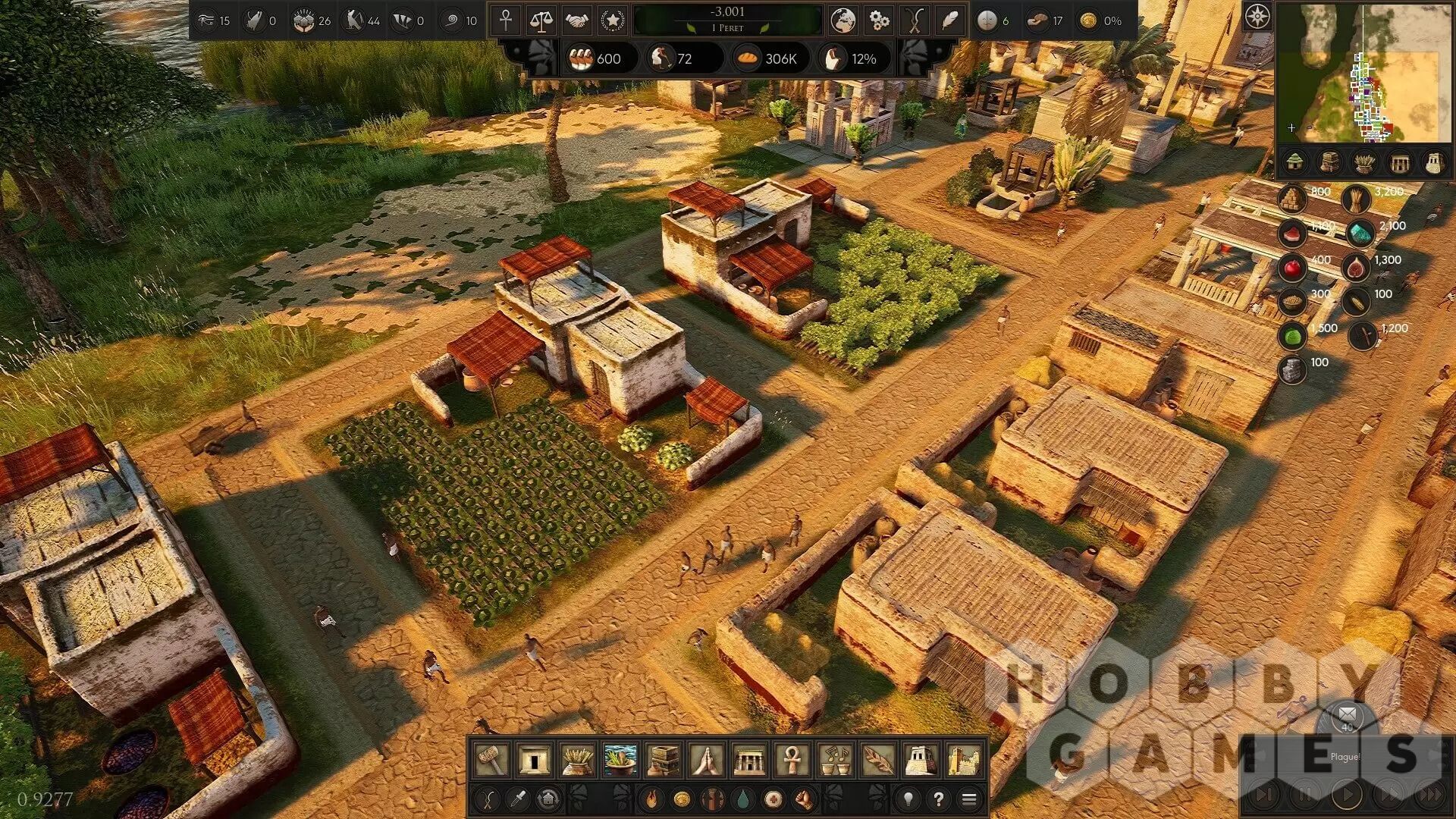Viewport: 1456px width, 819px height.
Task: Show the water drop overlay
Action: 742,799
